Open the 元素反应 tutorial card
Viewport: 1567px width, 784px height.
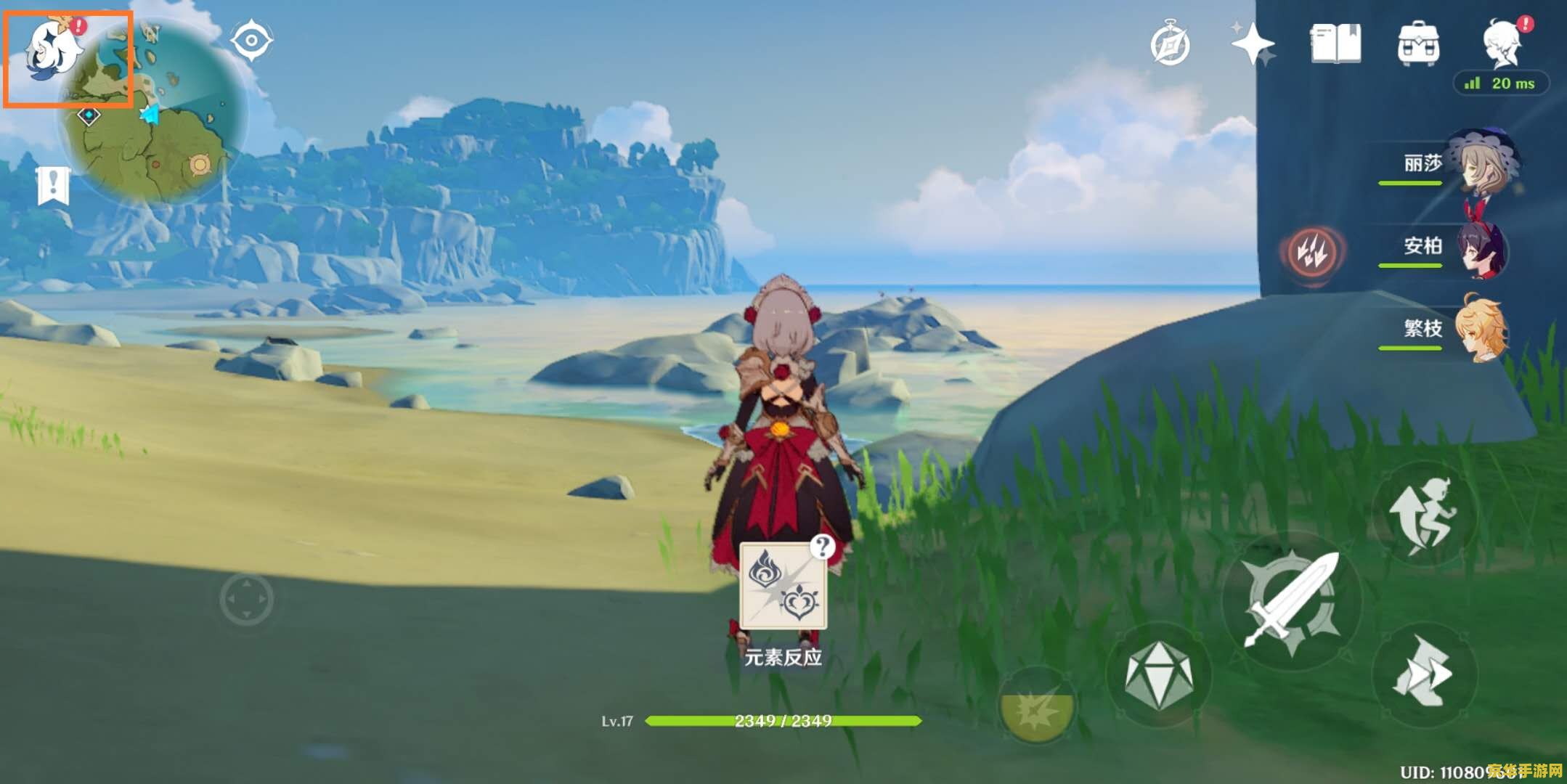pos(783,587)
